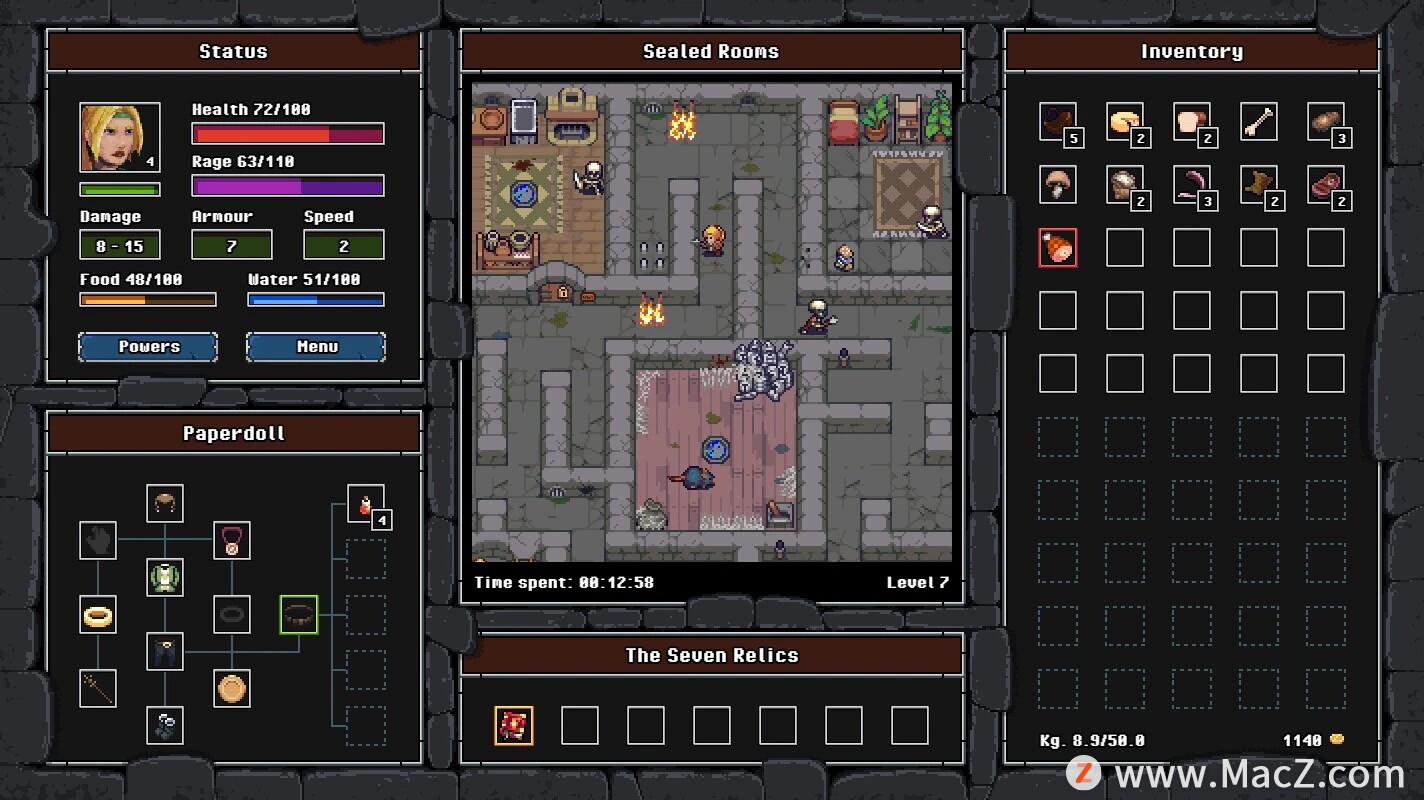Click the blonde heroine portrait
The image size is (1424, 800).
tap(120, 137)
